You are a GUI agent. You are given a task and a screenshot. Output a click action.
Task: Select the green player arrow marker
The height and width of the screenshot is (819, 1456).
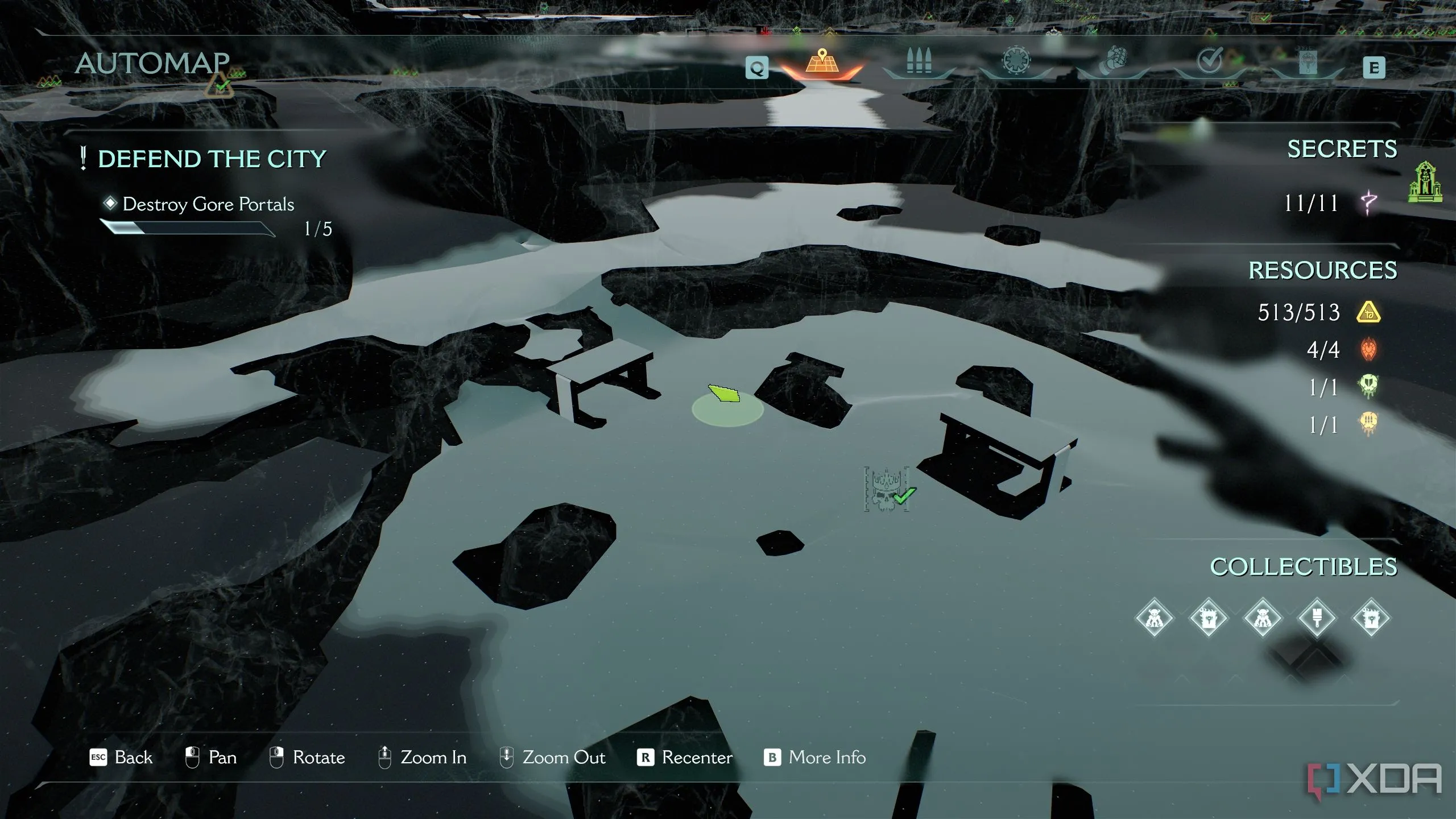tap(724, 393)
